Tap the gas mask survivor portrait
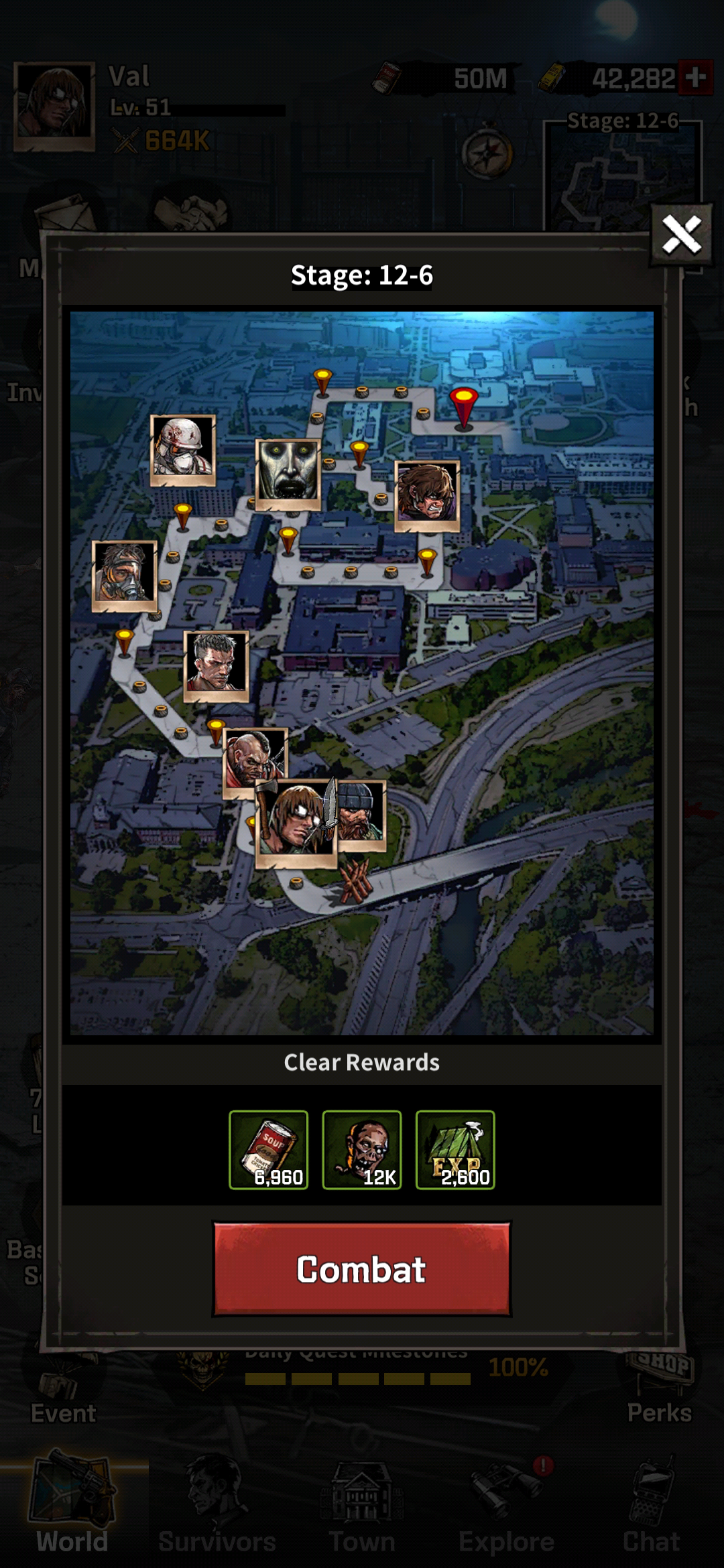724x1568 pixels. [125, 576]
